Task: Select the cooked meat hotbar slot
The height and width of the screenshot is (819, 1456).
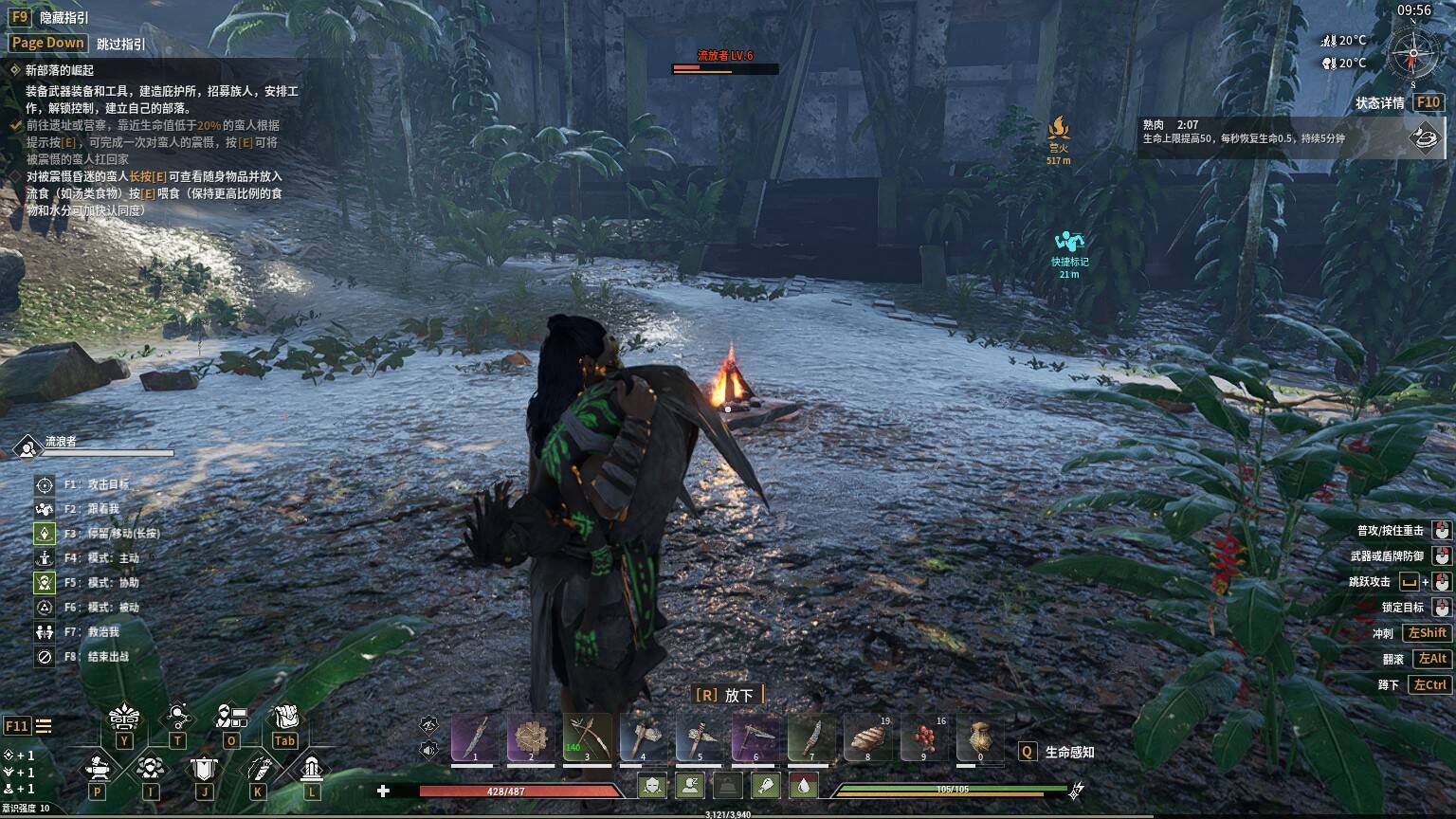Action: click(x=867, y=737)
